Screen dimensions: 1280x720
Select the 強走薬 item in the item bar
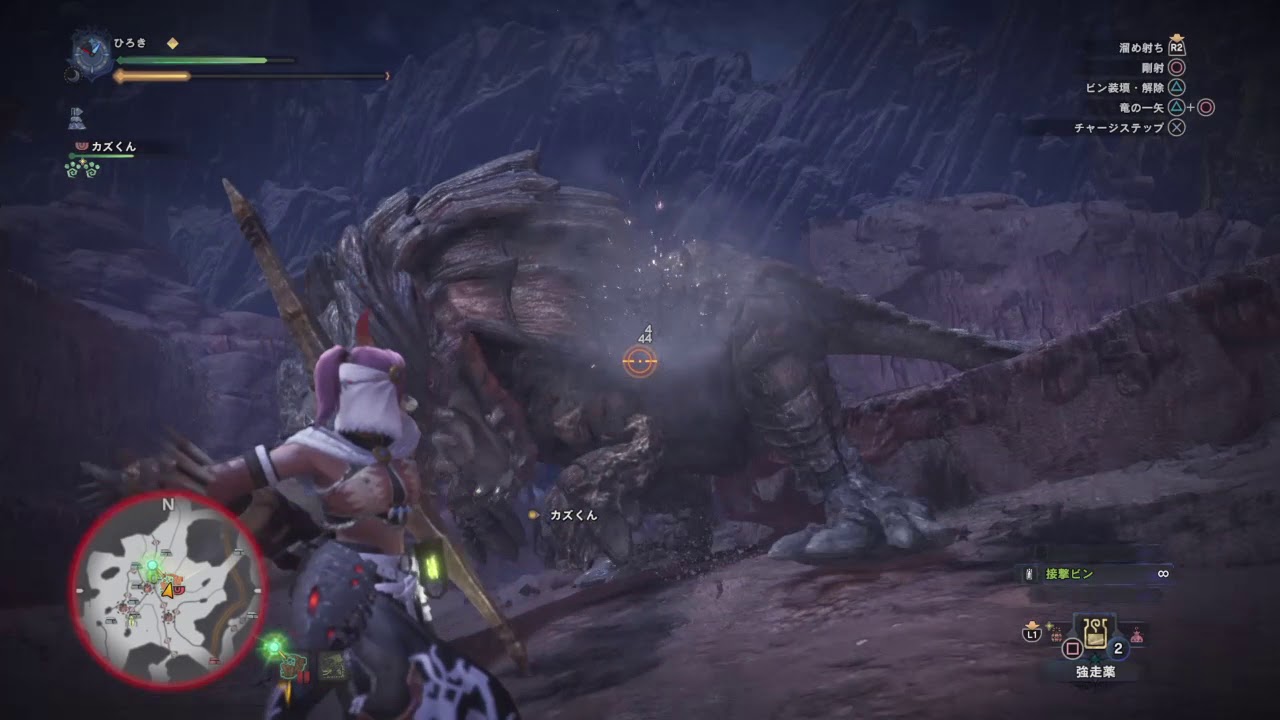[1095, 635]
